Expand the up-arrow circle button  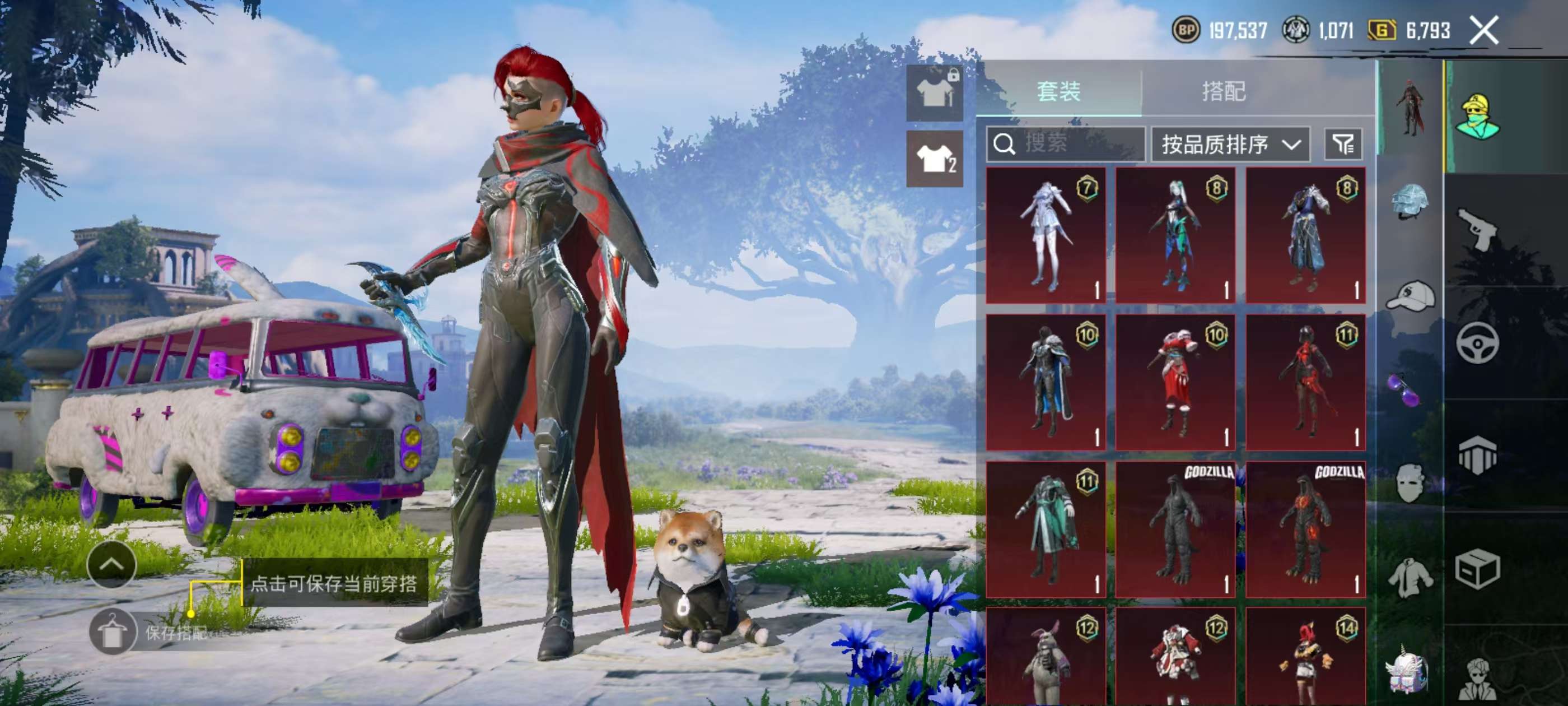111,565
